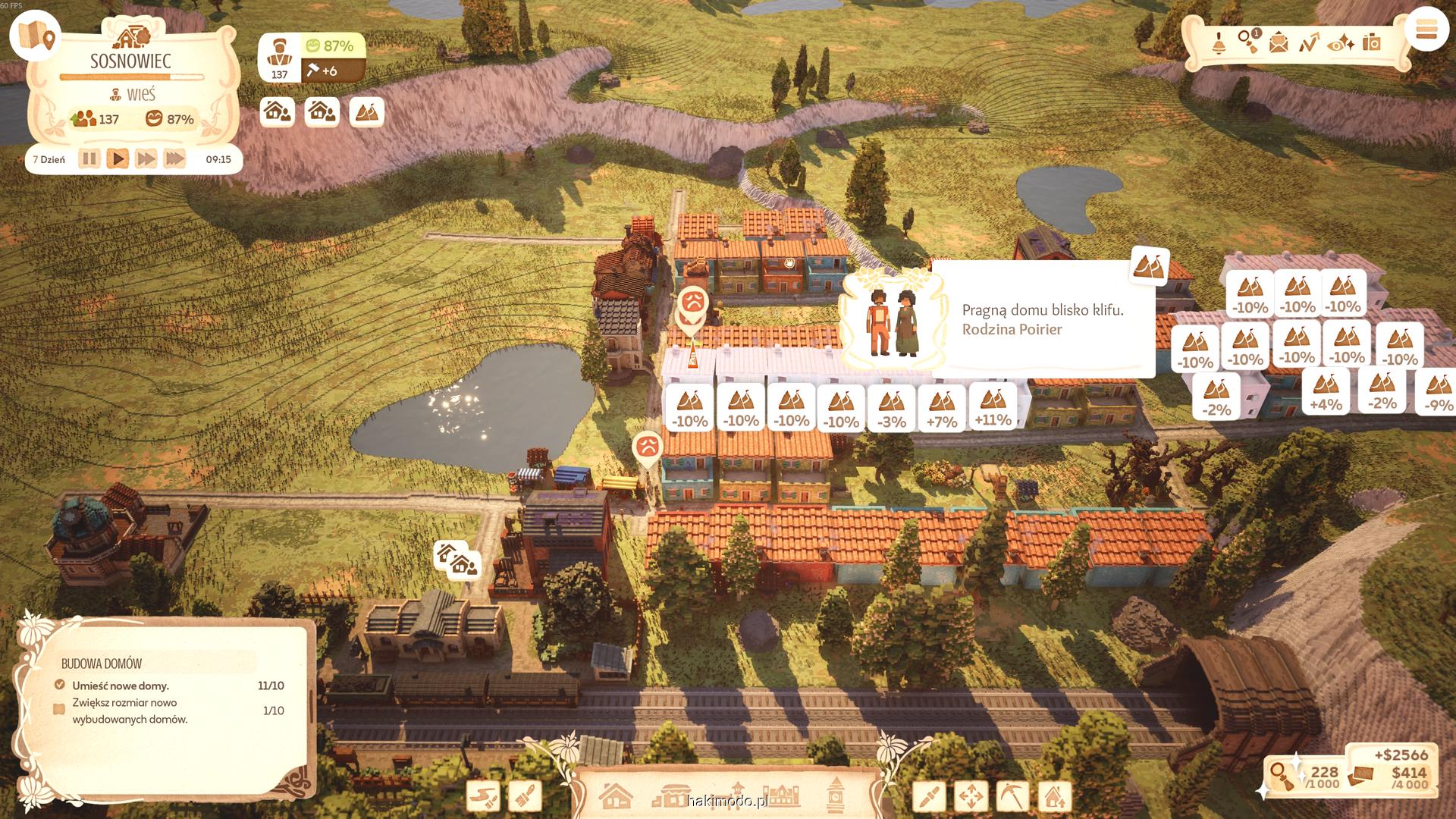1456x819 pixels.
Task: Switch to triple fast-forward speed
Action: 174,159
